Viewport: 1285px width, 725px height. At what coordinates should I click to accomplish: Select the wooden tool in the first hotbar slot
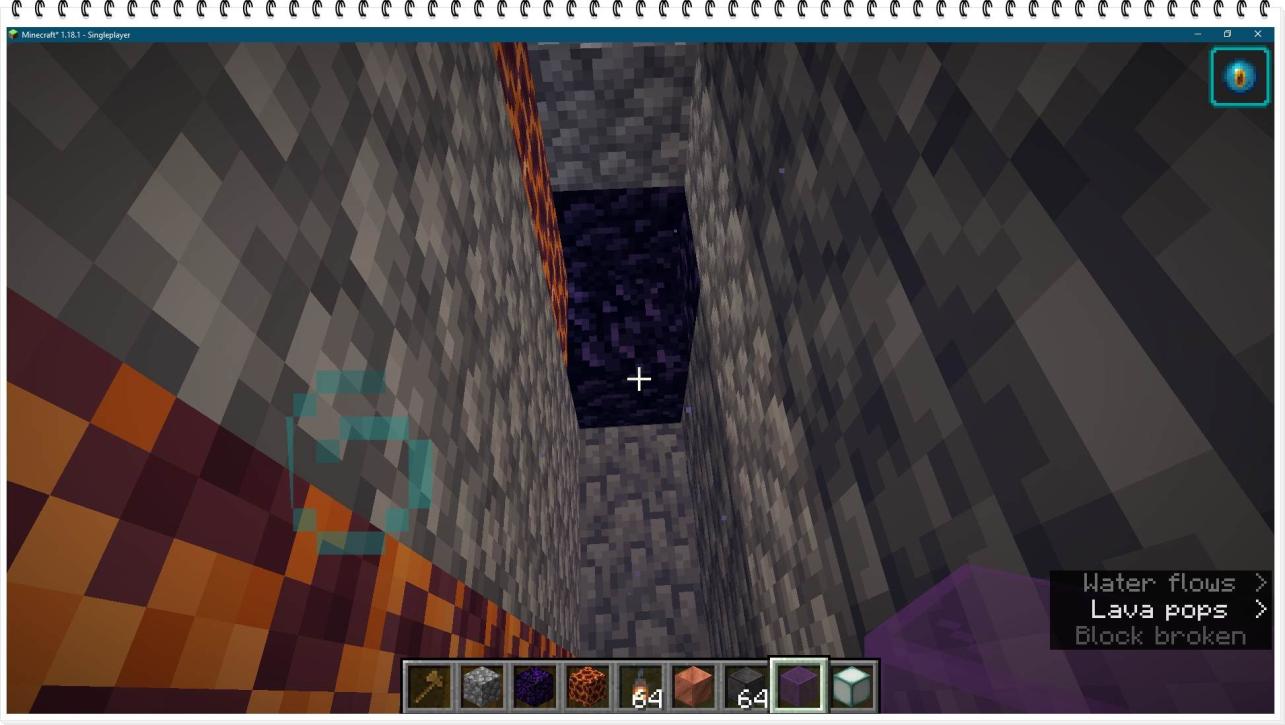(x=428, y=687)
